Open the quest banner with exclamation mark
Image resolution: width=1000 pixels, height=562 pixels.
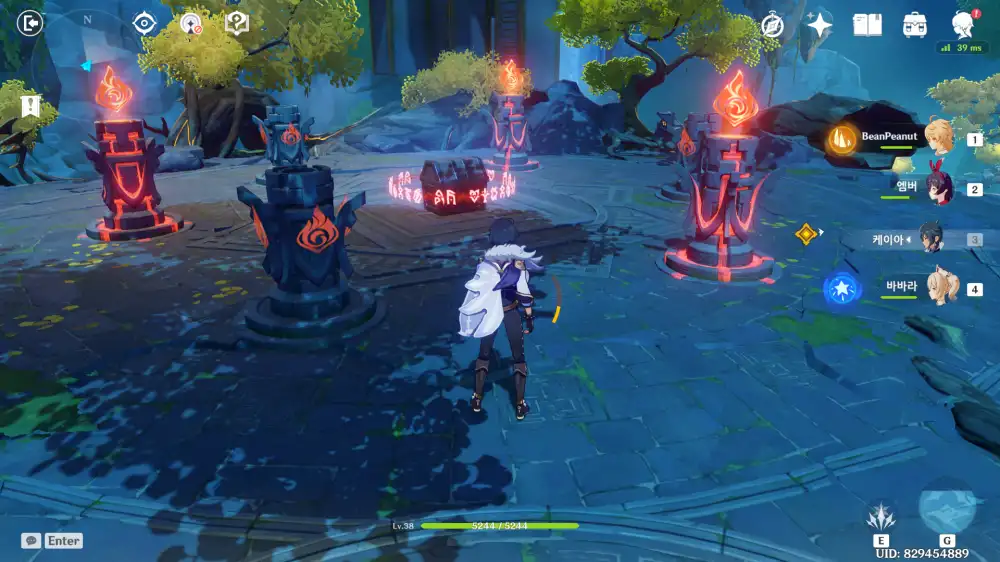pos(29,105)
